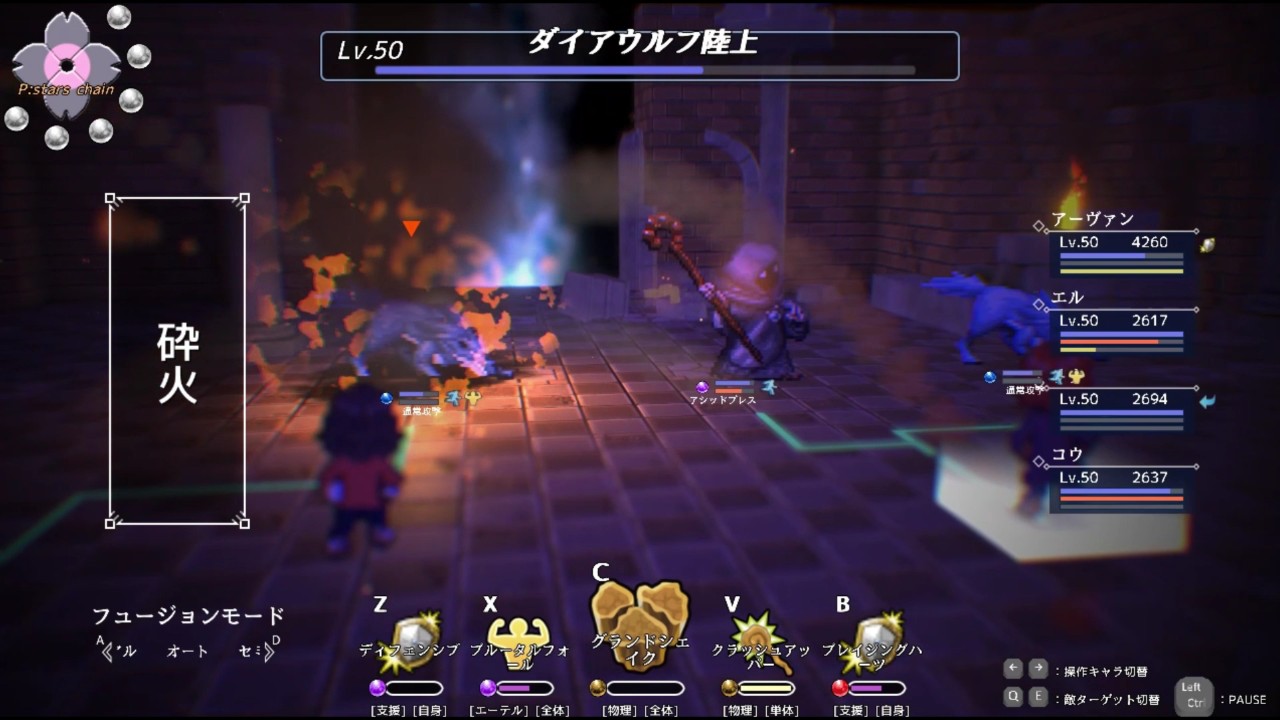
Task: Select the 砕火 fusion card frame
Action: (177, 361)
